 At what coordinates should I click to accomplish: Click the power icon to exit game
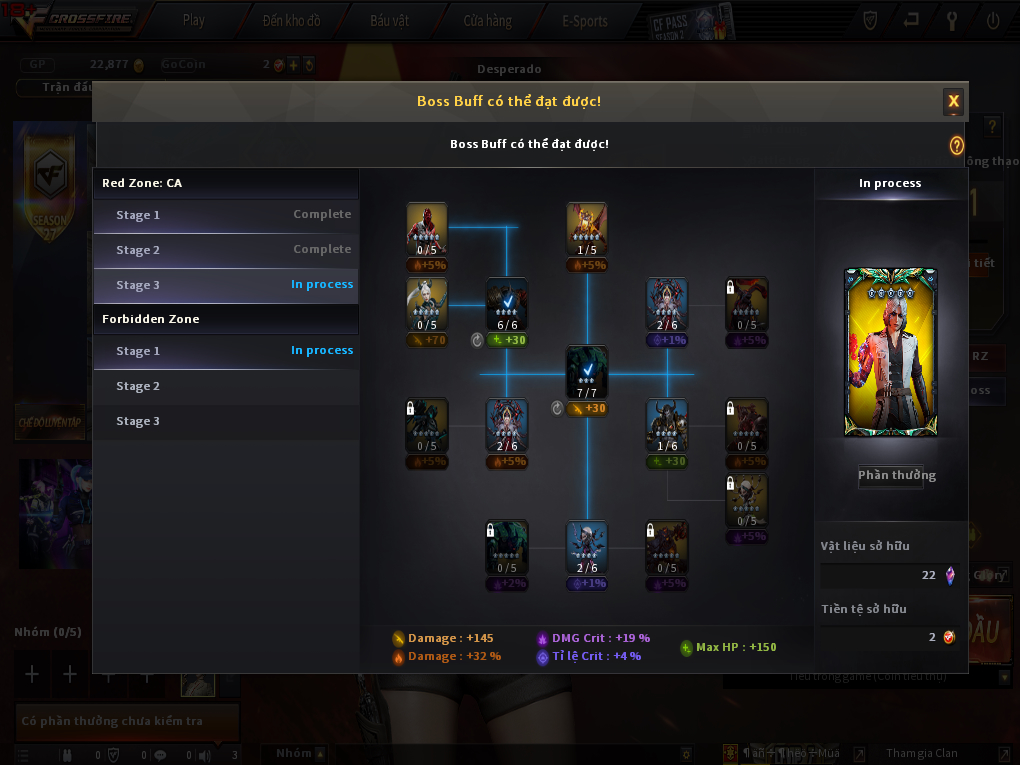pyautogui.click(x=993, y=20)
